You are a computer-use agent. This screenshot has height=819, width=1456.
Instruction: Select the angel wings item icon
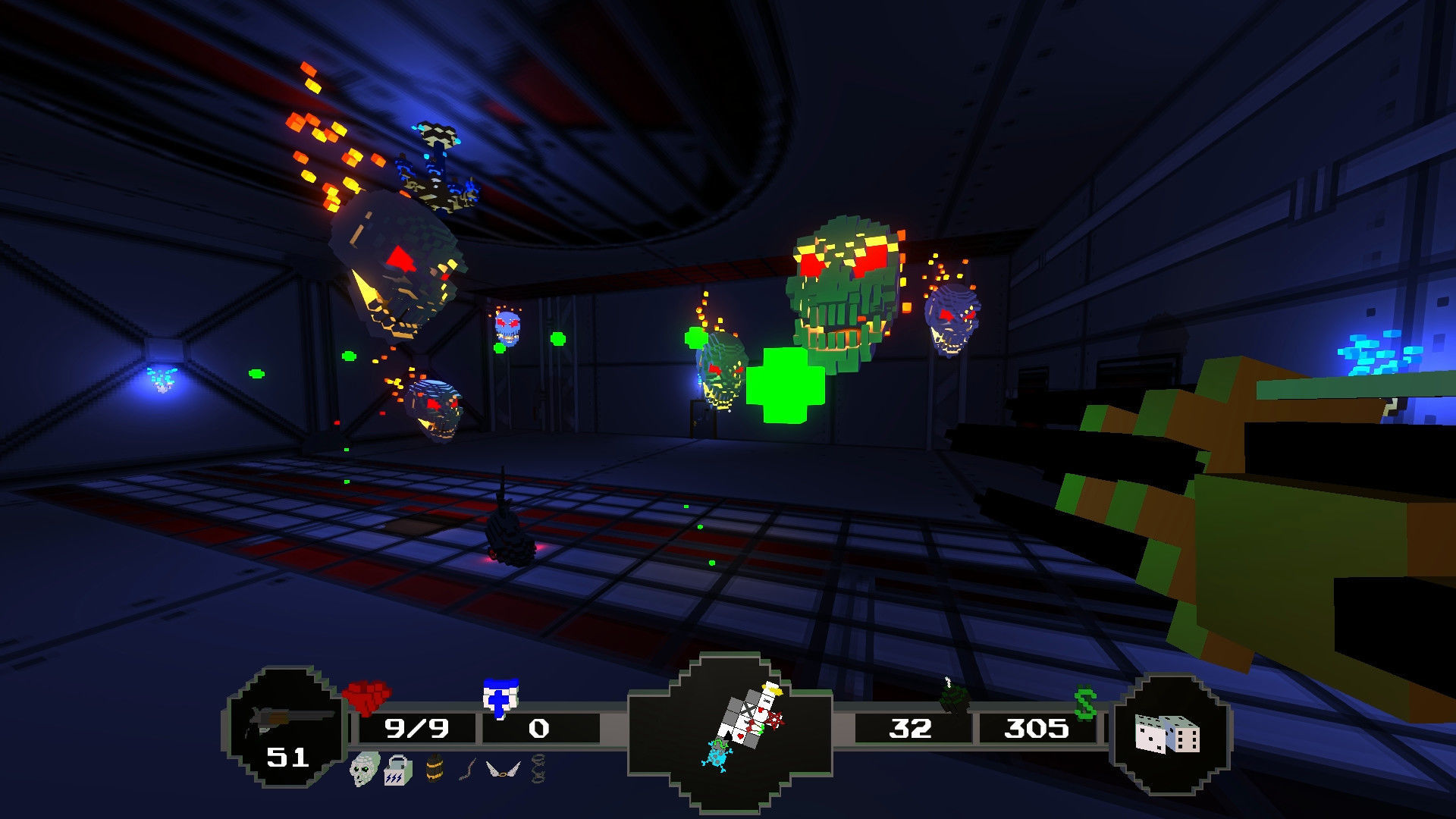coord(502,768)
